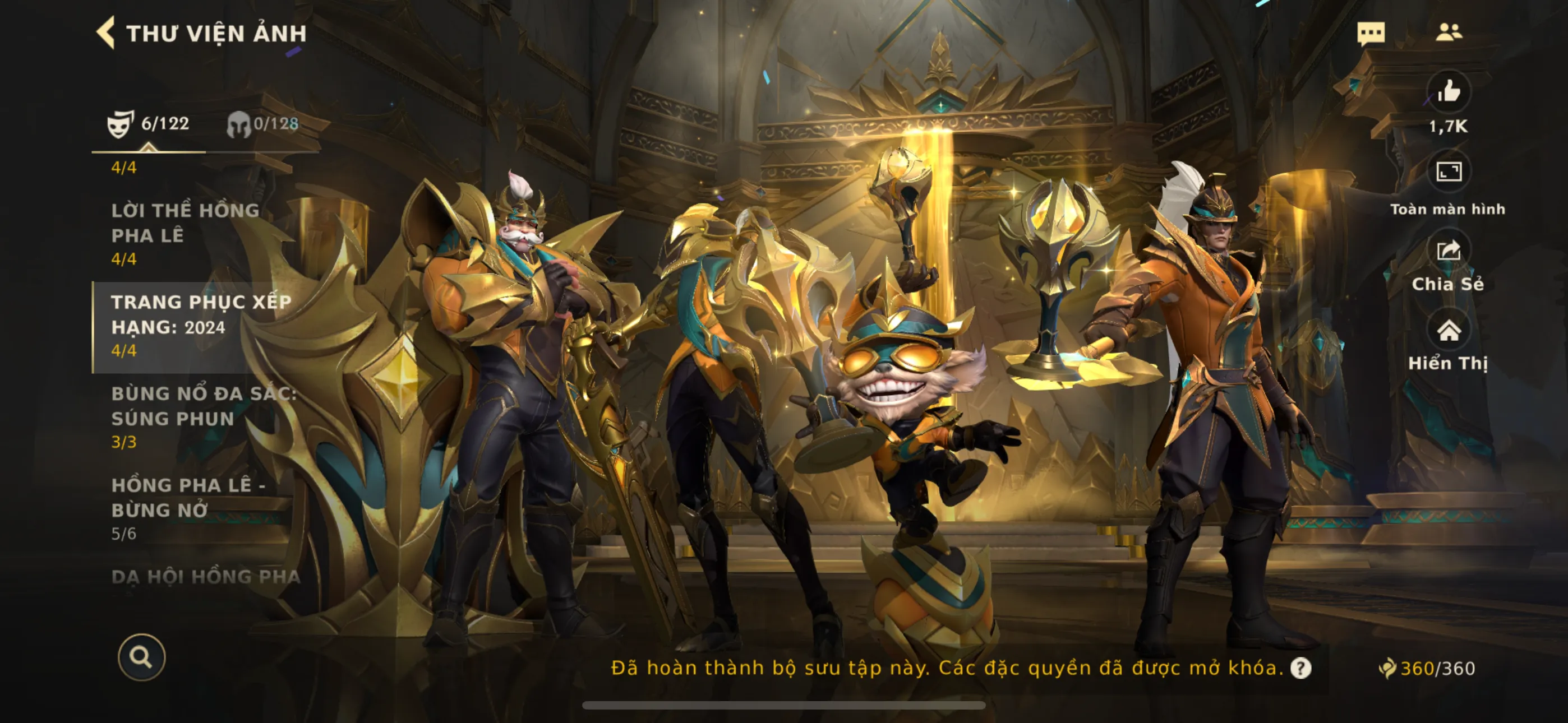1568x723 pixels.
Task: Open the magnifier search button
Action: click(x=141, y=657)
